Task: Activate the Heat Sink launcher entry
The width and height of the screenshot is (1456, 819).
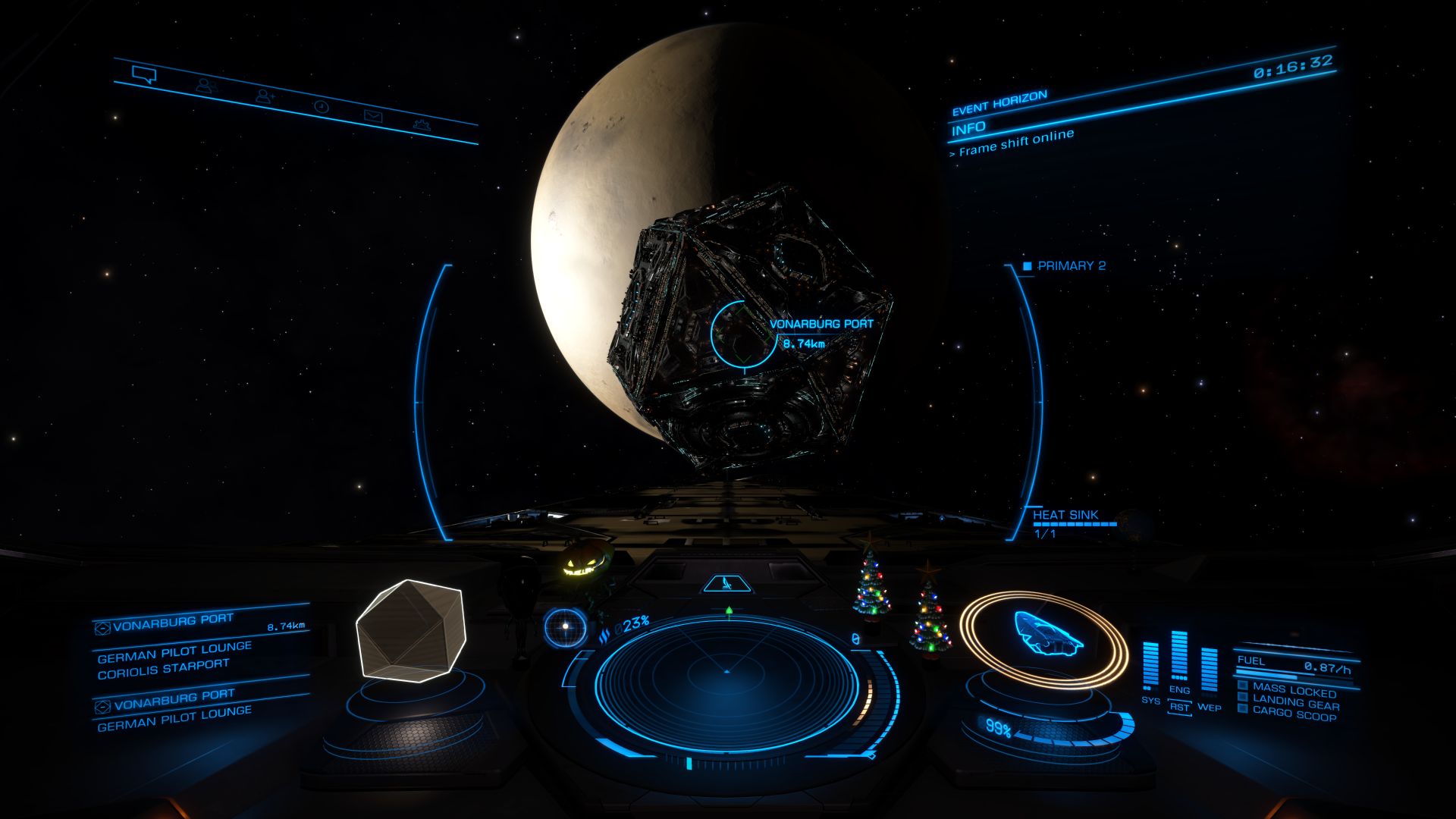Action: 1065,516
